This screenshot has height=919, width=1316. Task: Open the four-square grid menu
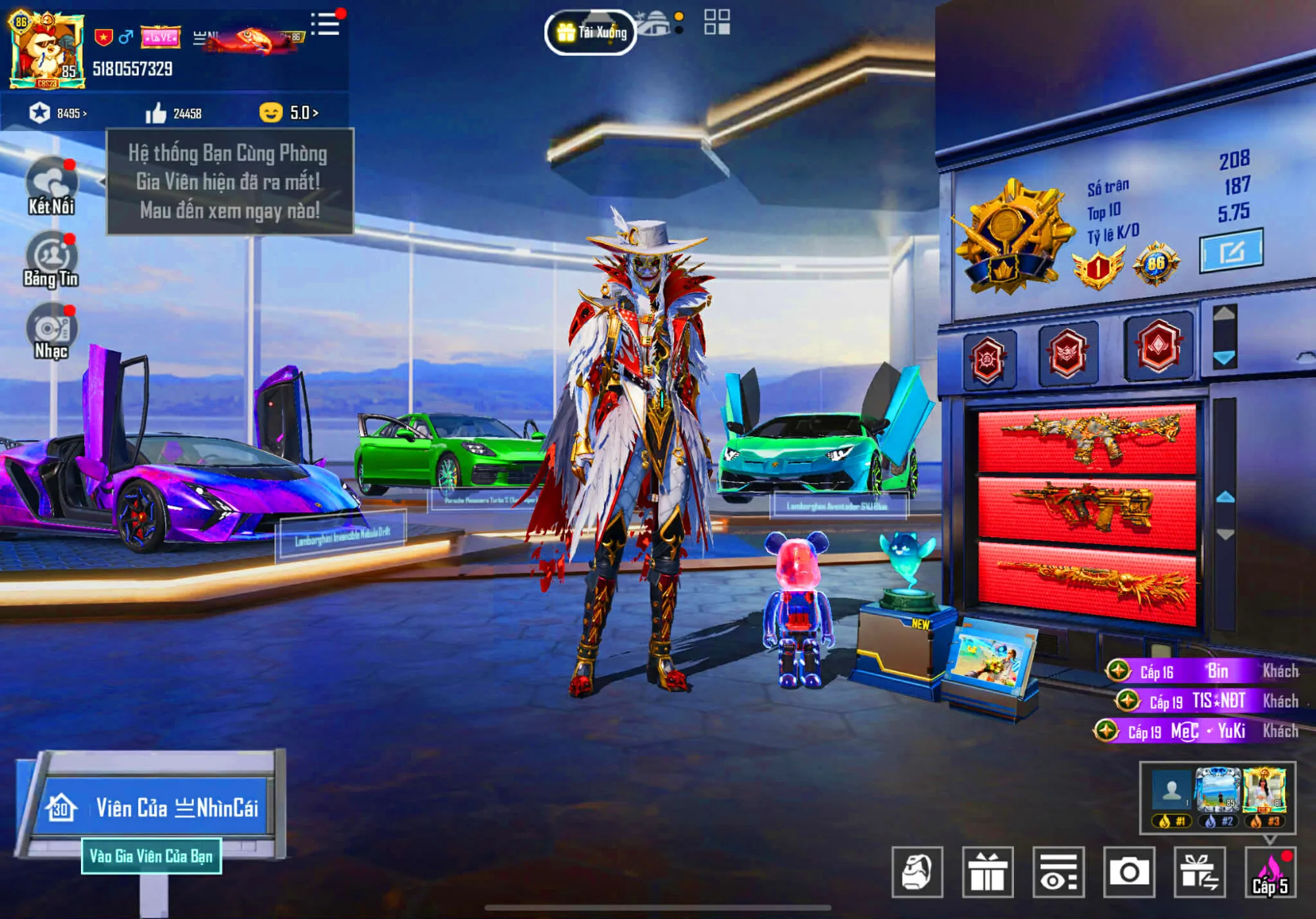click(717, 22)
